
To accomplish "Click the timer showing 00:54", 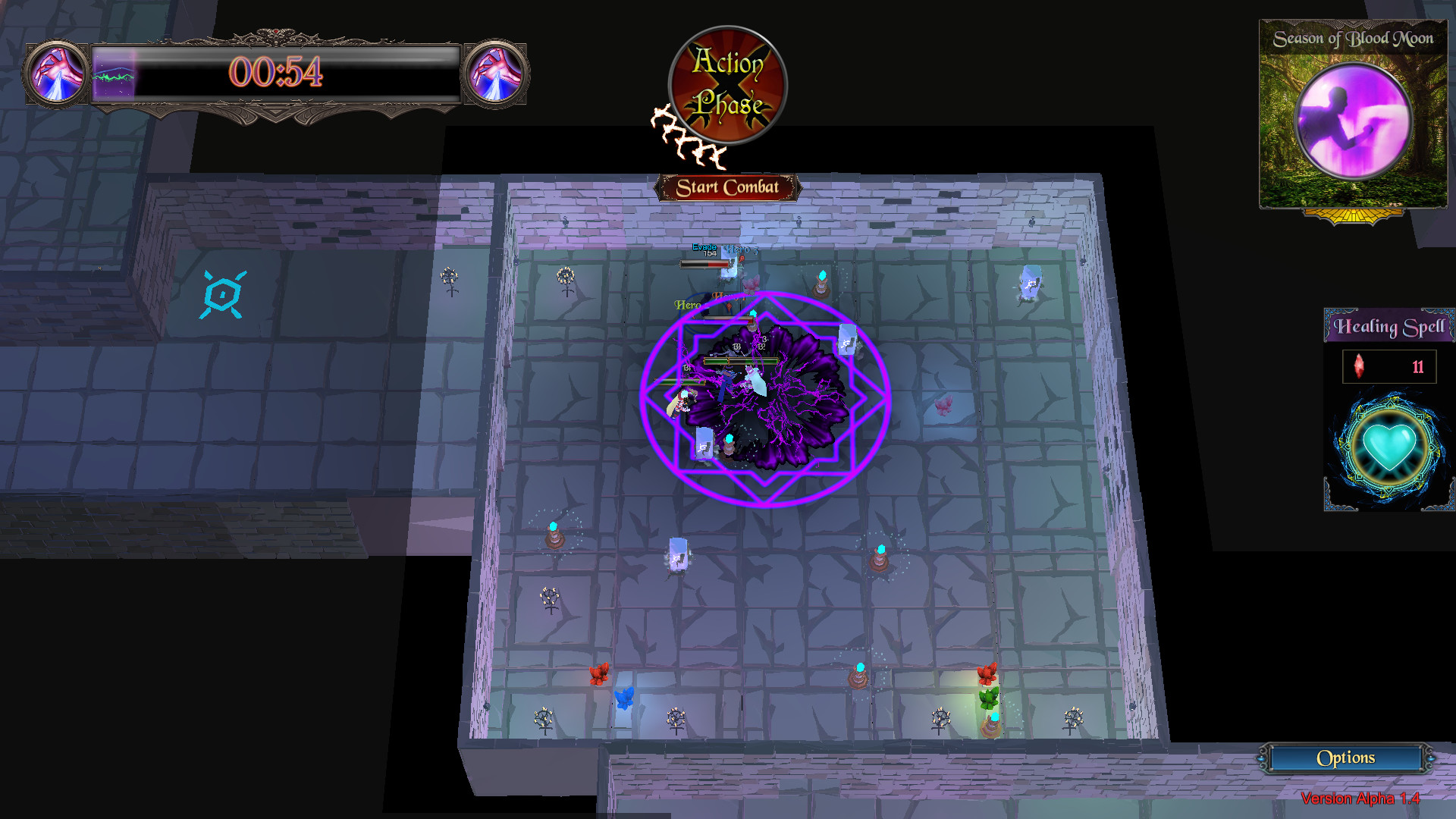I will click(275, 74).
